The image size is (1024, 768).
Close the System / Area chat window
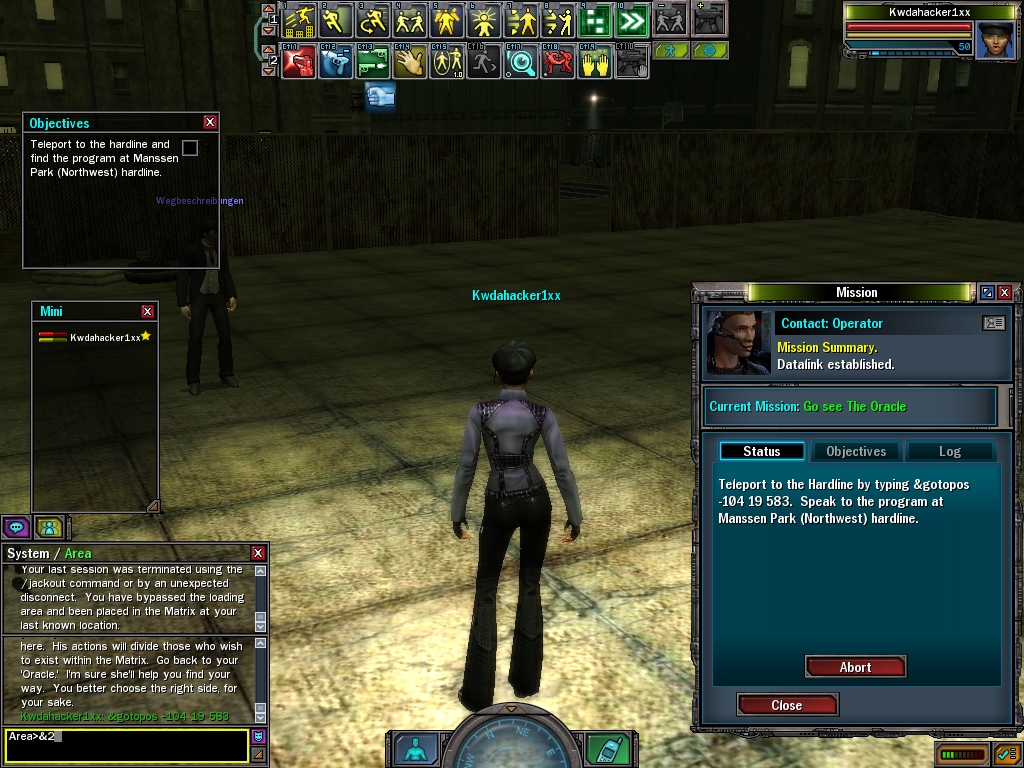tap(258, 553)
